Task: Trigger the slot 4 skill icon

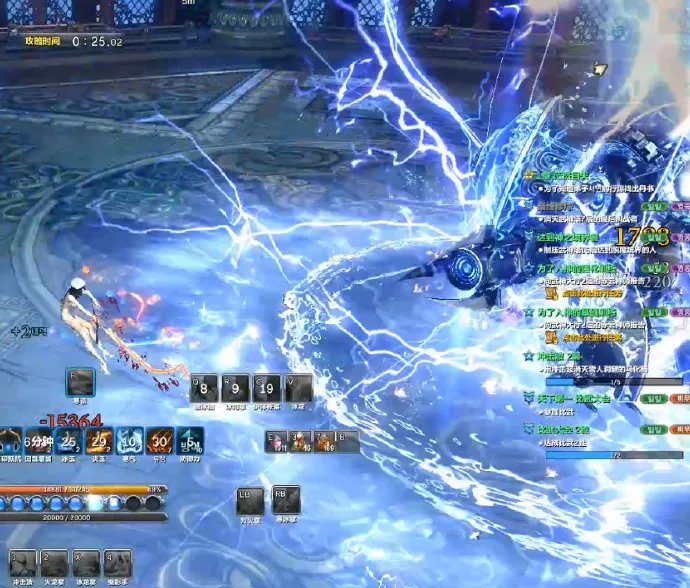Action: [x=117, y=564]
